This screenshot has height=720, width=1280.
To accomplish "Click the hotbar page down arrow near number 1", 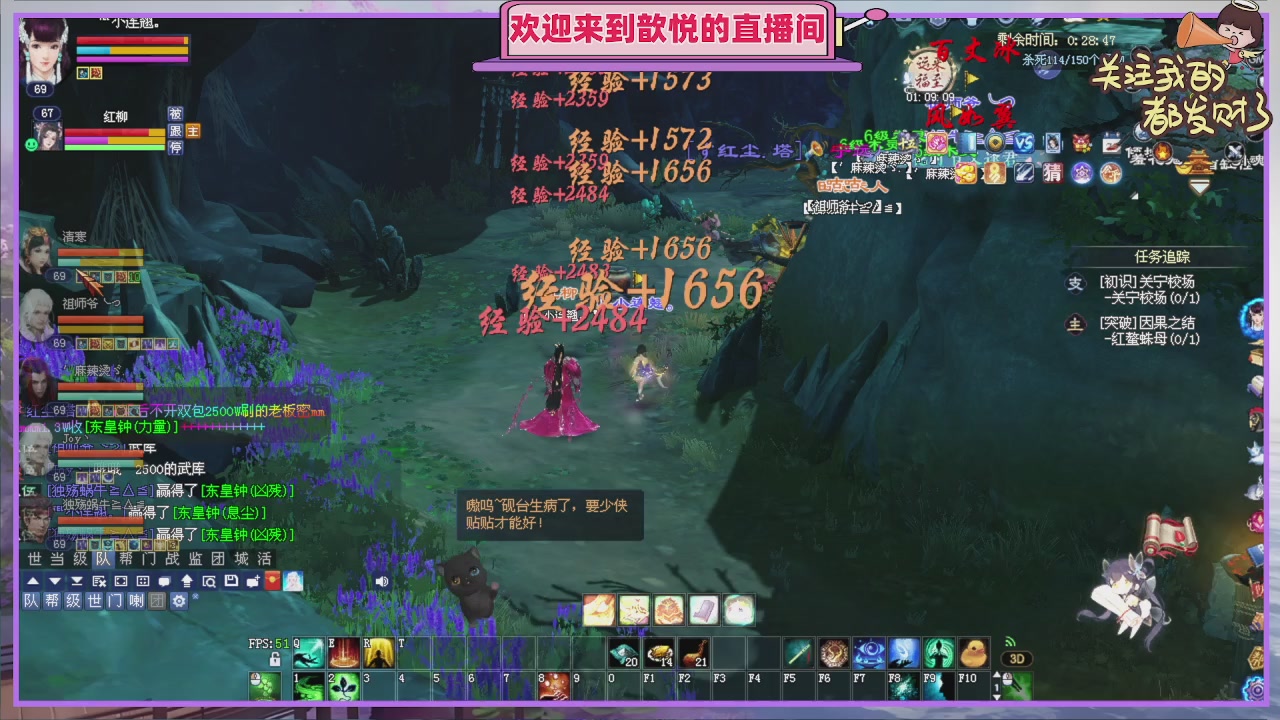I will click(996, 697).
